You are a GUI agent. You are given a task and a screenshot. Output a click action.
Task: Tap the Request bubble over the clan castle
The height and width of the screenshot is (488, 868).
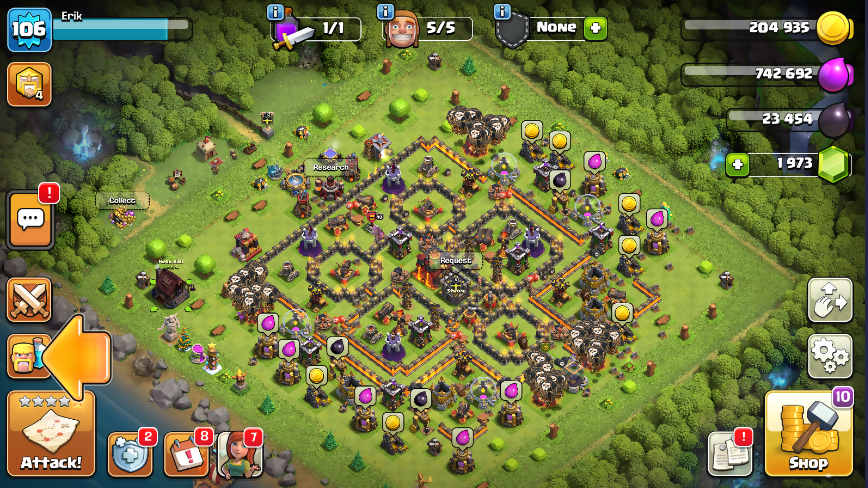click(455, 260)
